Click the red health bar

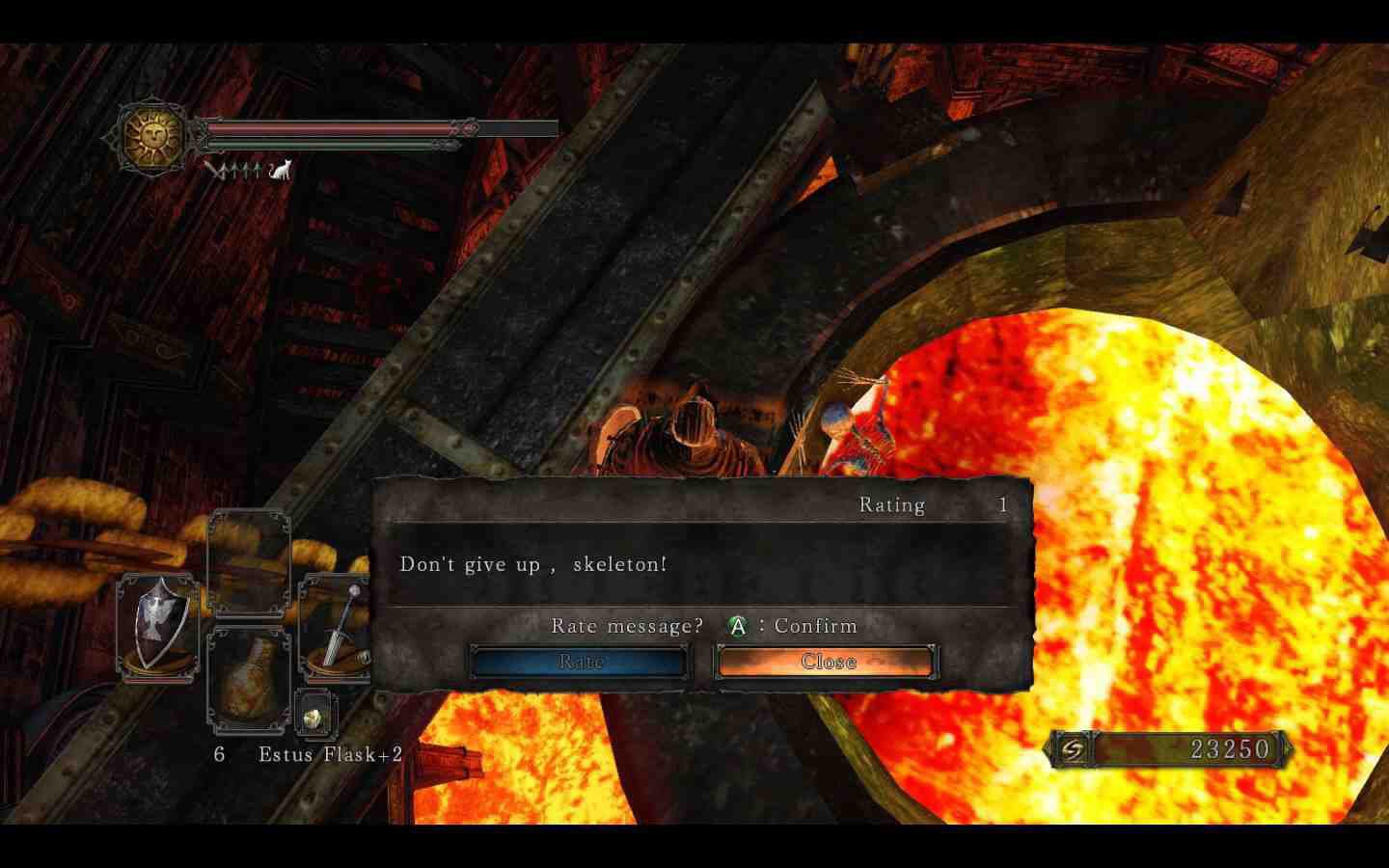point(328,126)
